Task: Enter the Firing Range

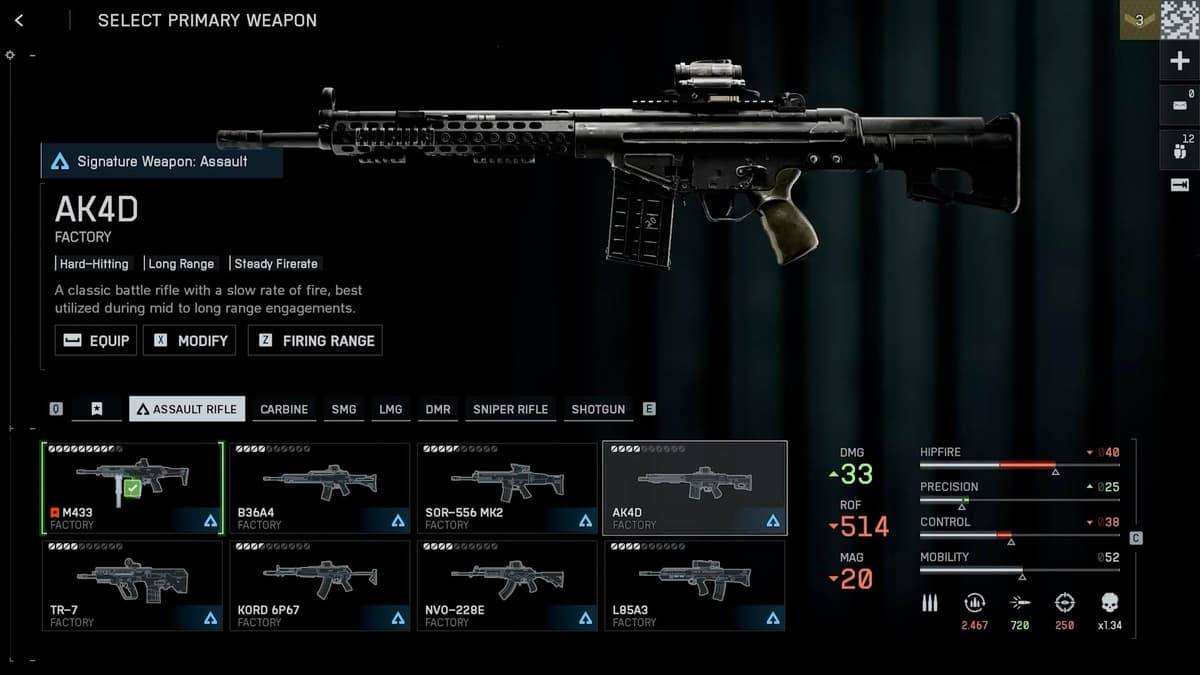Action: pos(315,340)
